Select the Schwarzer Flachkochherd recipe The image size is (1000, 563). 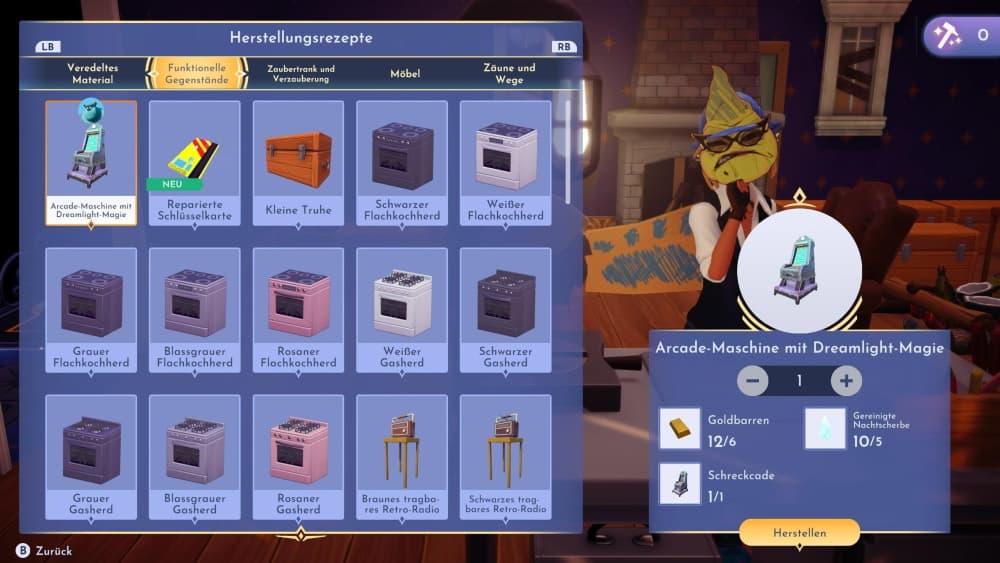click(x=402, y=162)
